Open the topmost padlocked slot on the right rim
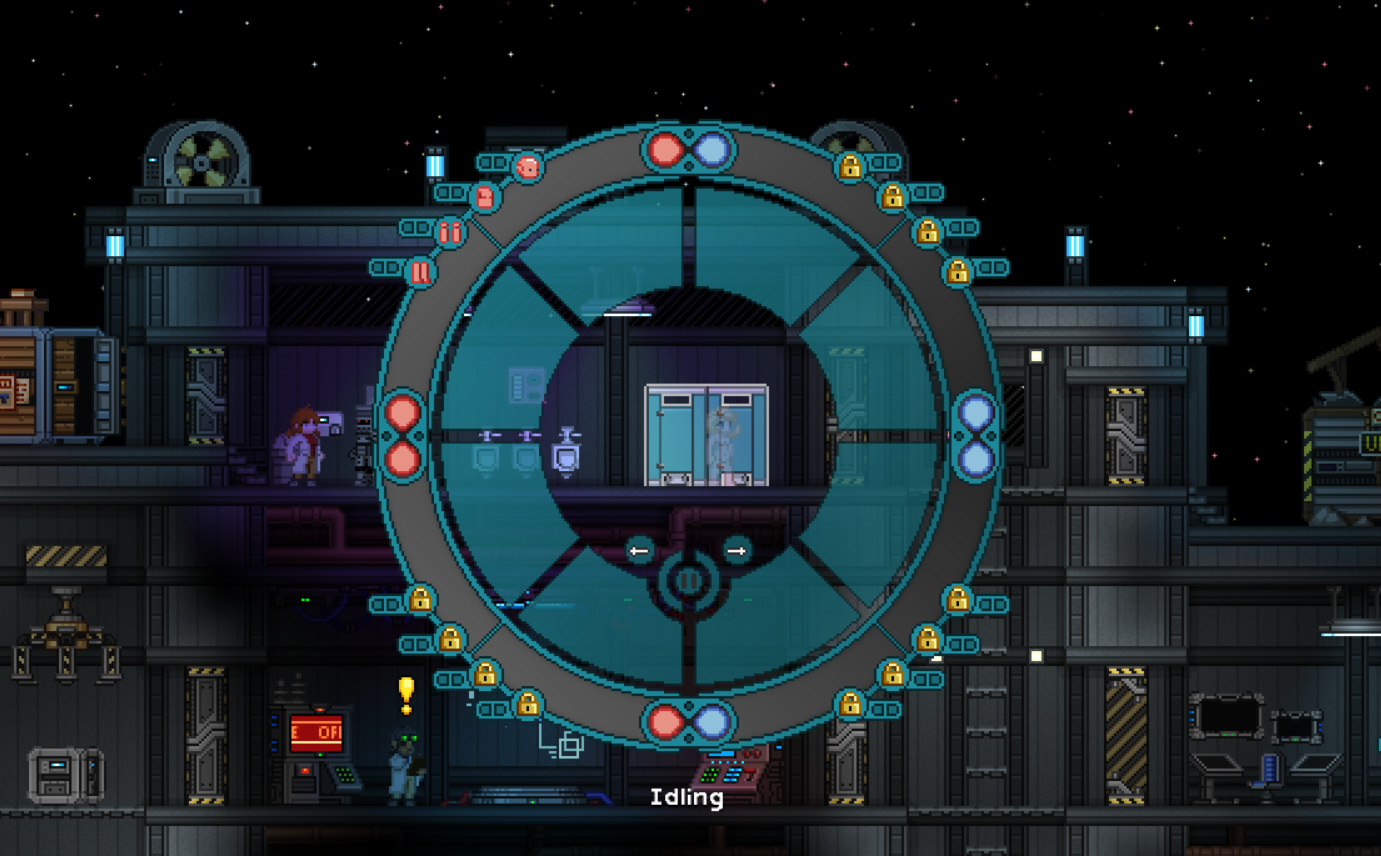Screen dimensions: 1381x856 tap(850, 168)
